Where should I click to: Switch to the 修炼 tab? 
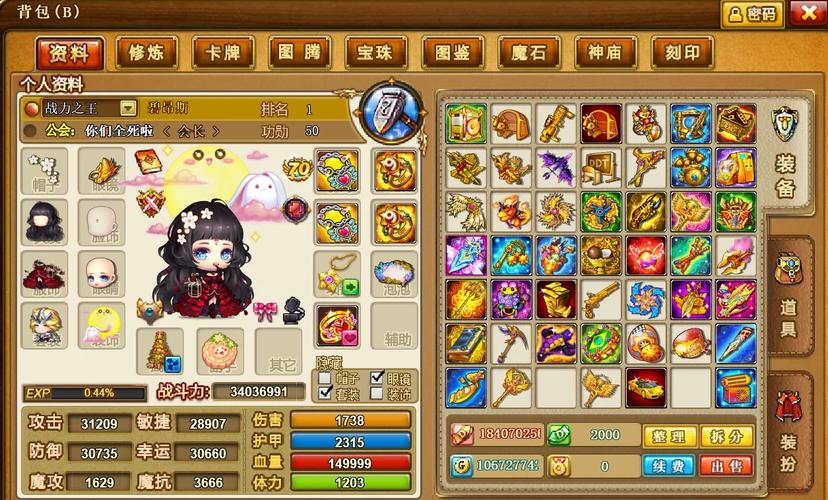(x=146, y=52)
